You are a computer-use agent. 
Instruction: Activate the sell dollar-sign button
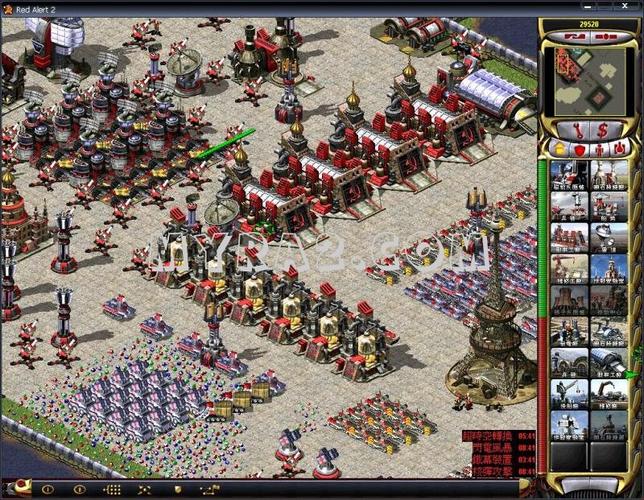[x=602, y=129]
